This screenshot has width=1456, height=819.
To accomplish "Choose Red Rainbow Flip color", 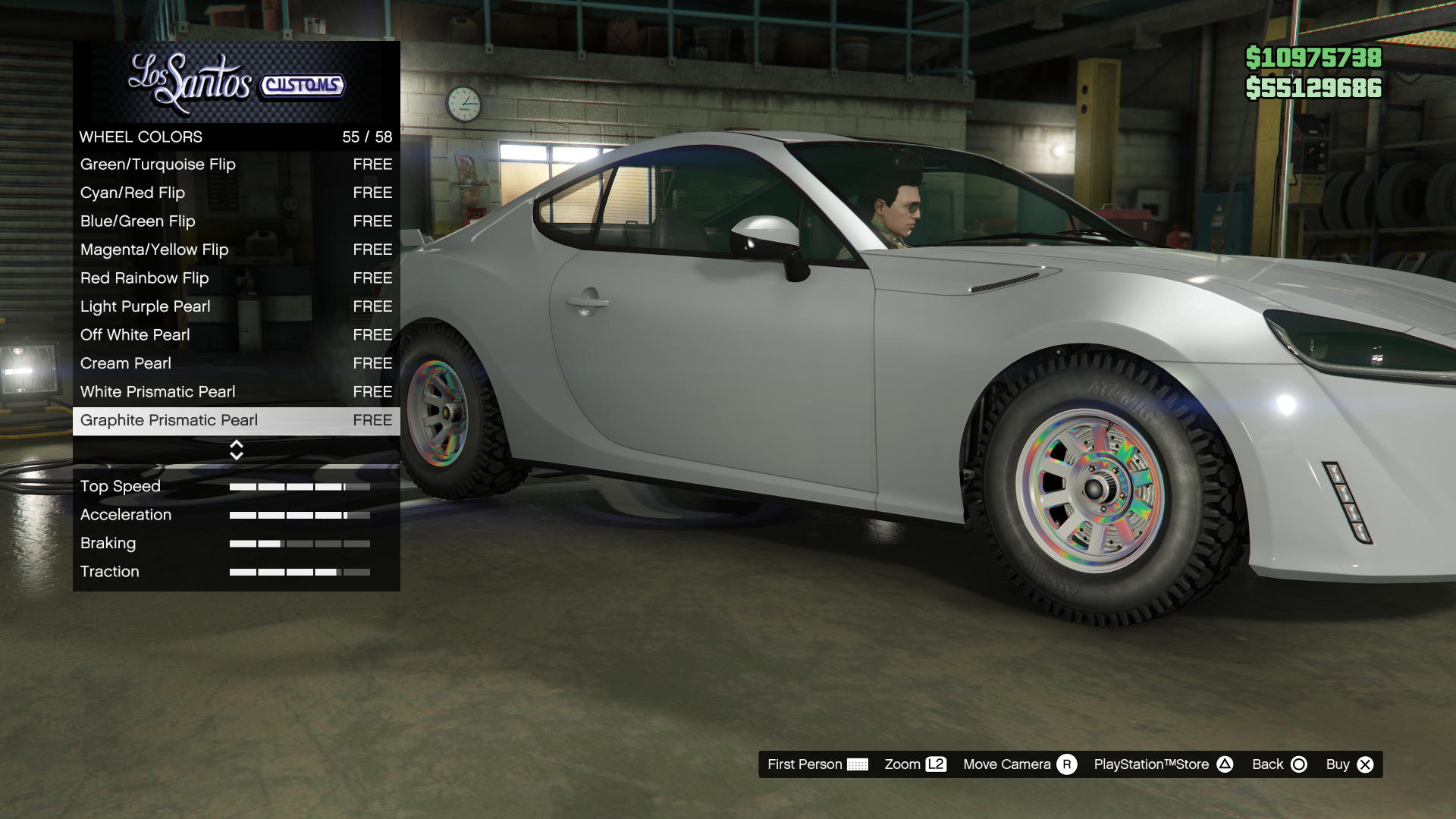I will tap(235, 278).
